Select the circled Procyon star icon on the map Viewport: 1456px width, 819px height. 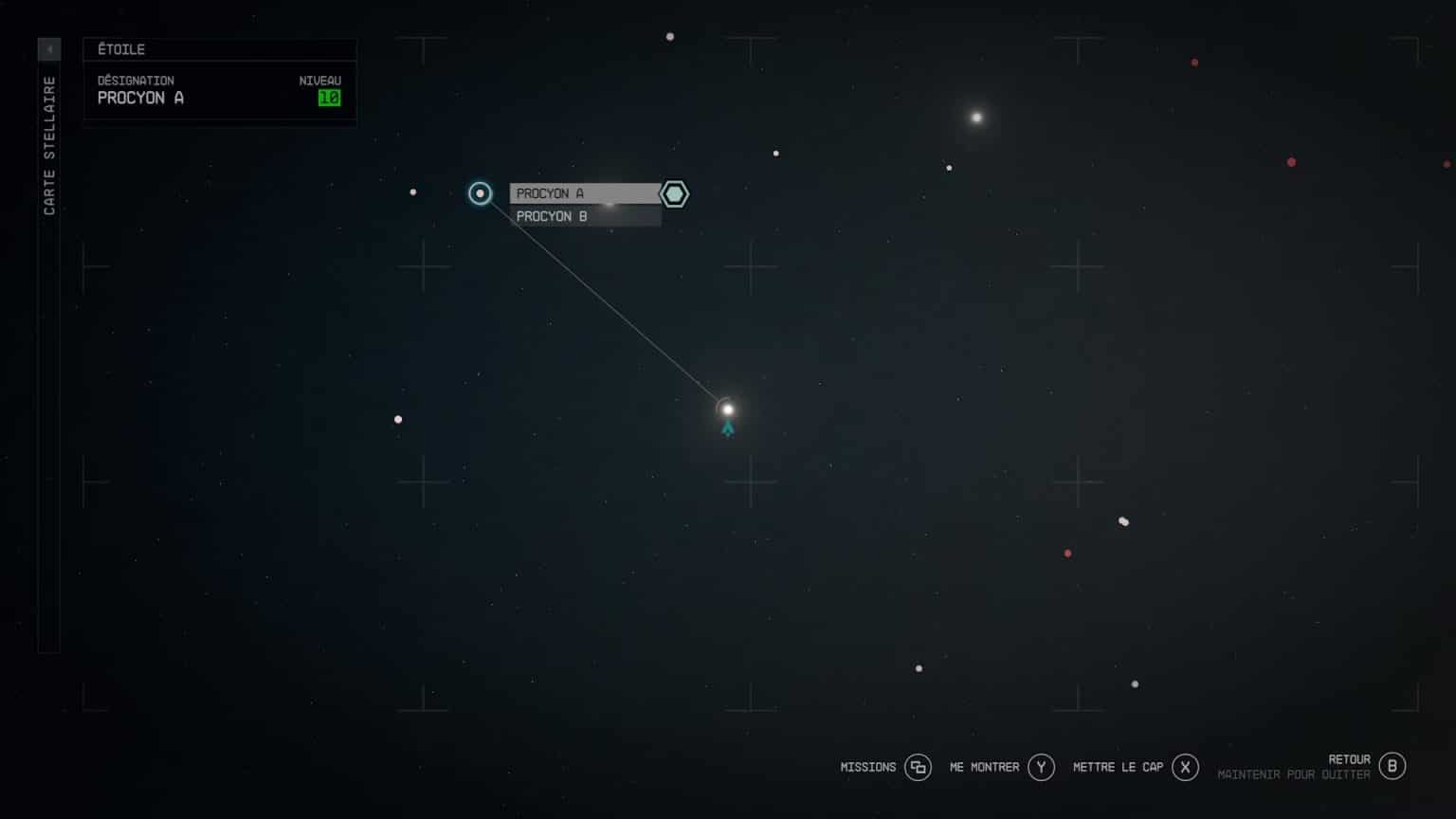[x=480, y=193]
